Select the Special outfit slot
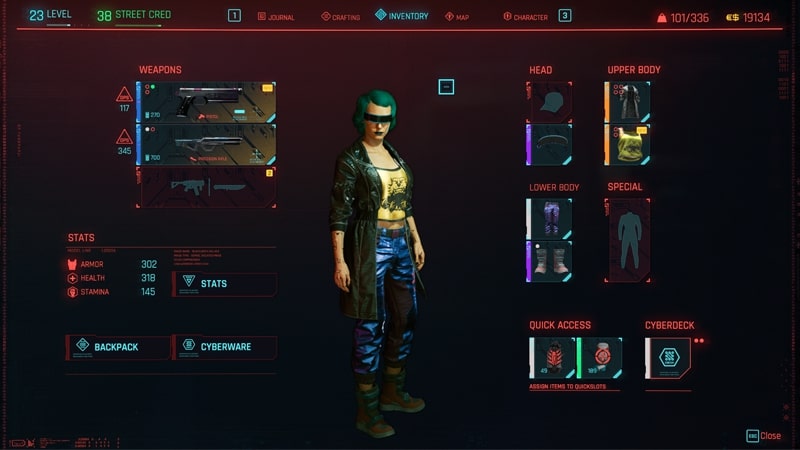 tap(628, 239)
